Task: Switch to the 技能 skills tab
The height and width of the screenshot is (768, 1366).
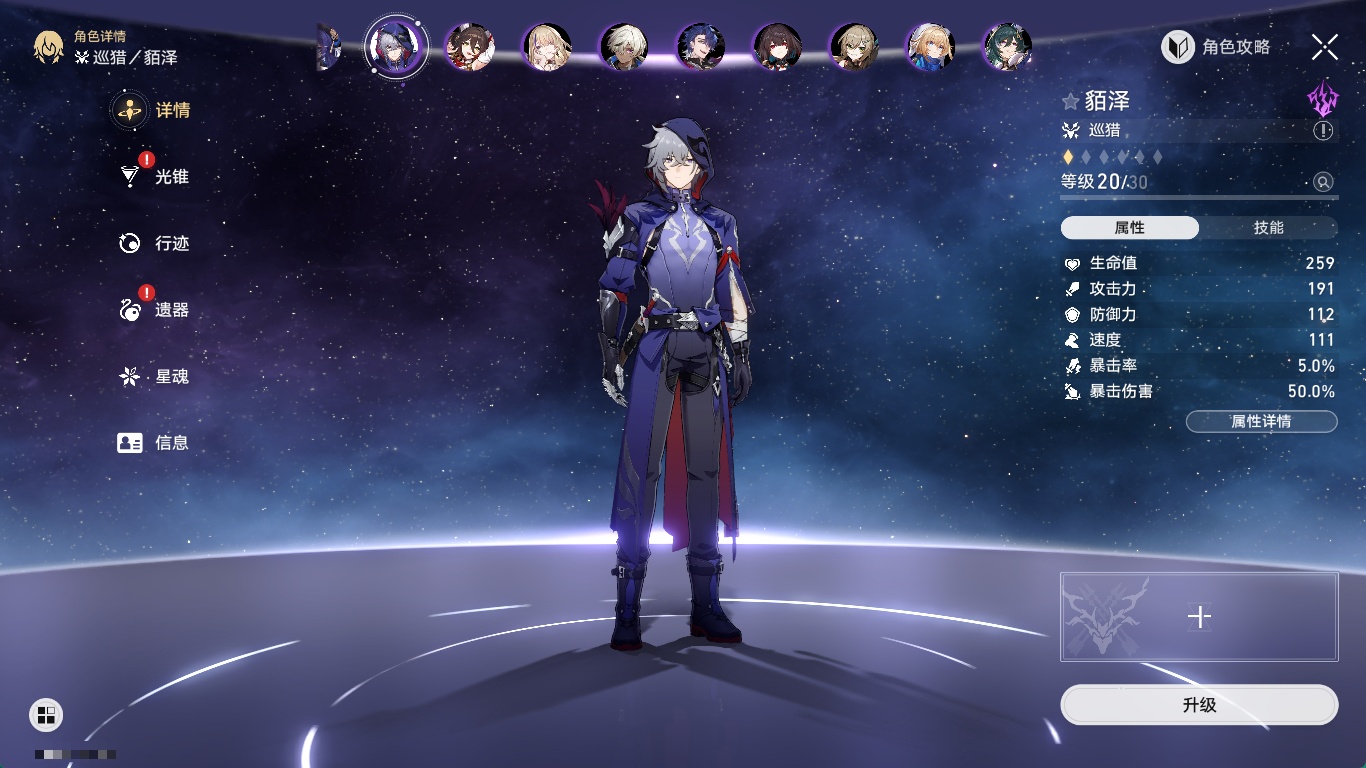Action: (x=1268, y=228)
